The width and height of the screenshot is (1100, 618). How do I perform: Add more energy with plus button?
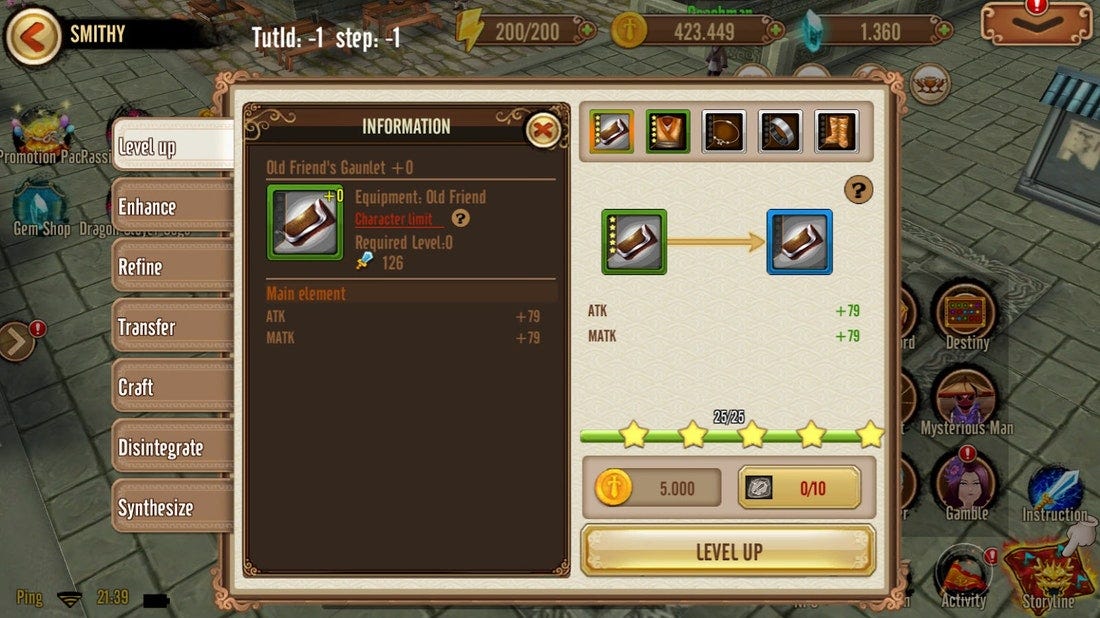point(587,30)
